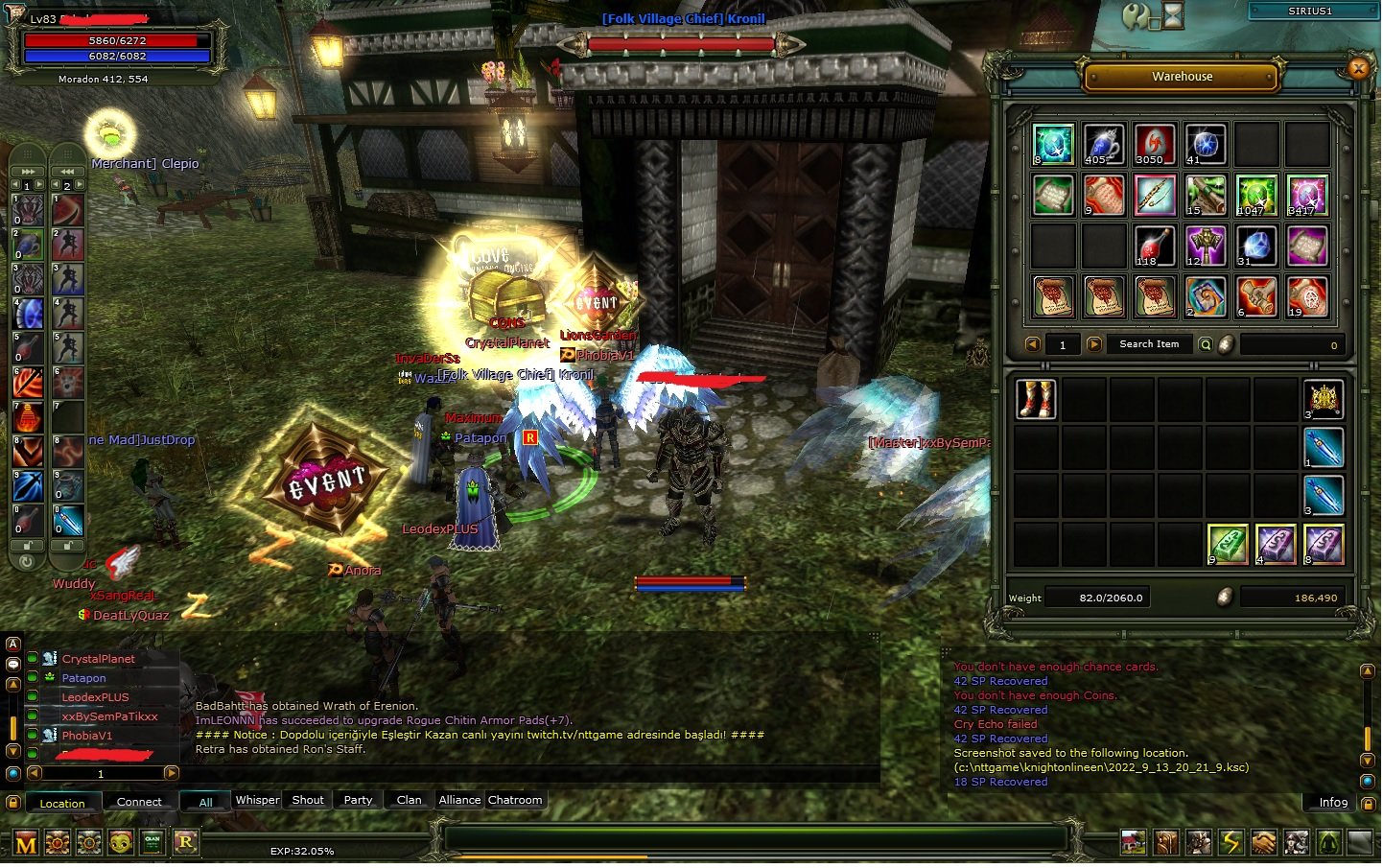This screenshot has width=1383, height=868.
Task: Open the Info9 chat tab
Action: [1333, 803]
